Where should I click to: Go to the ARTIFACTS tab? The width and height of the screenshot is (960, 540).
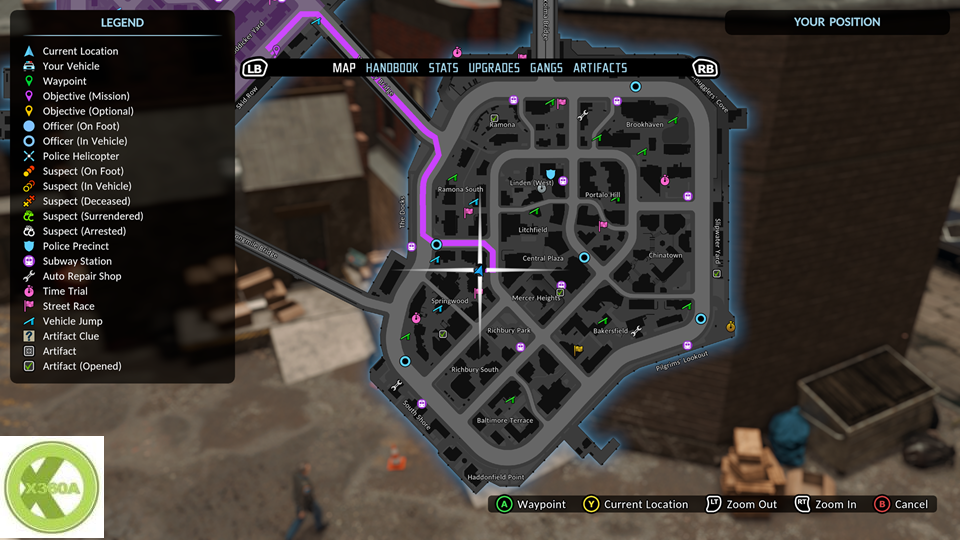(600, 68)
